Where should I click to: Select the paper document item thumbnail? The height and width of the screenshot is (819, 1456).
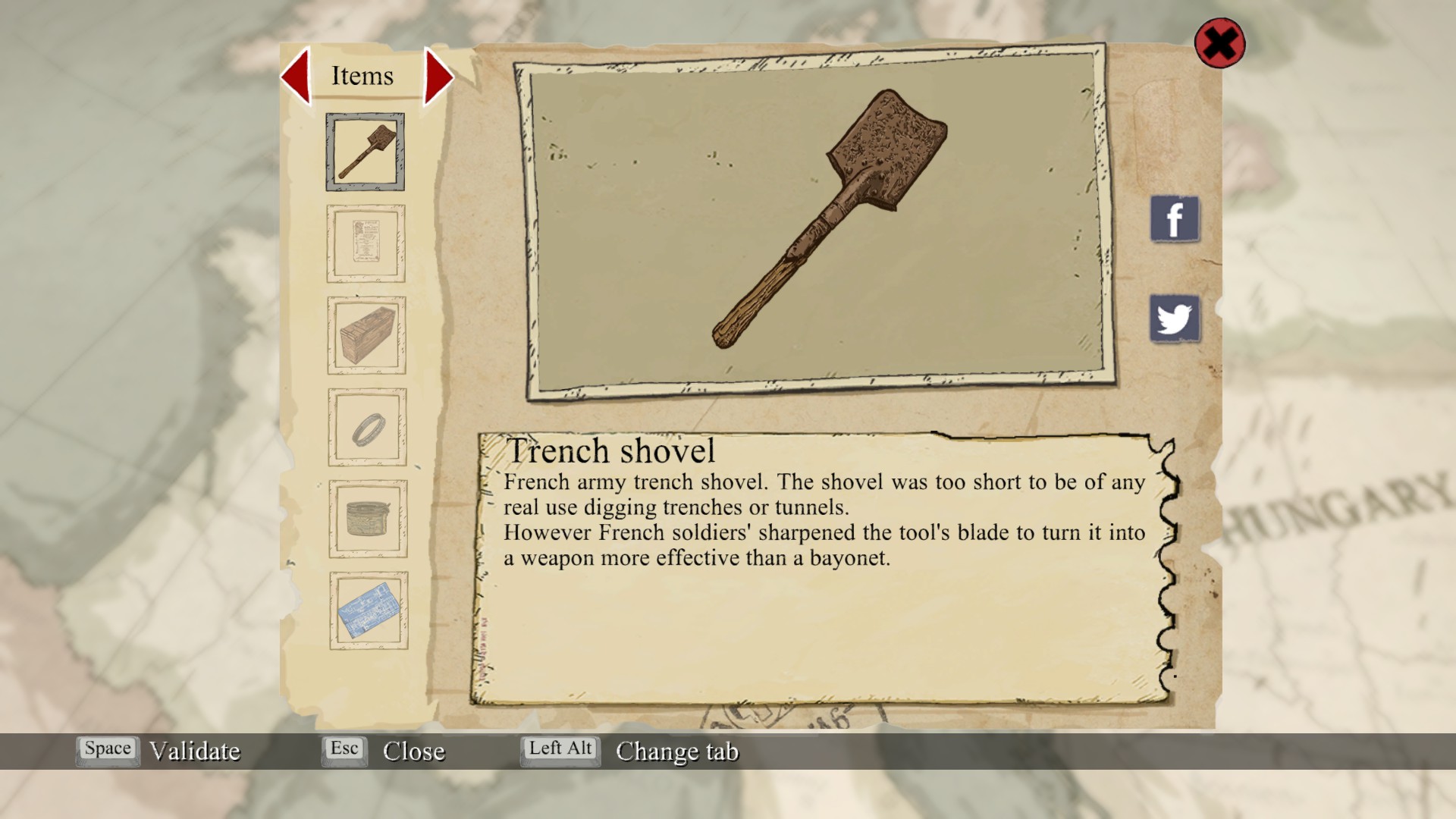[366, 243]
